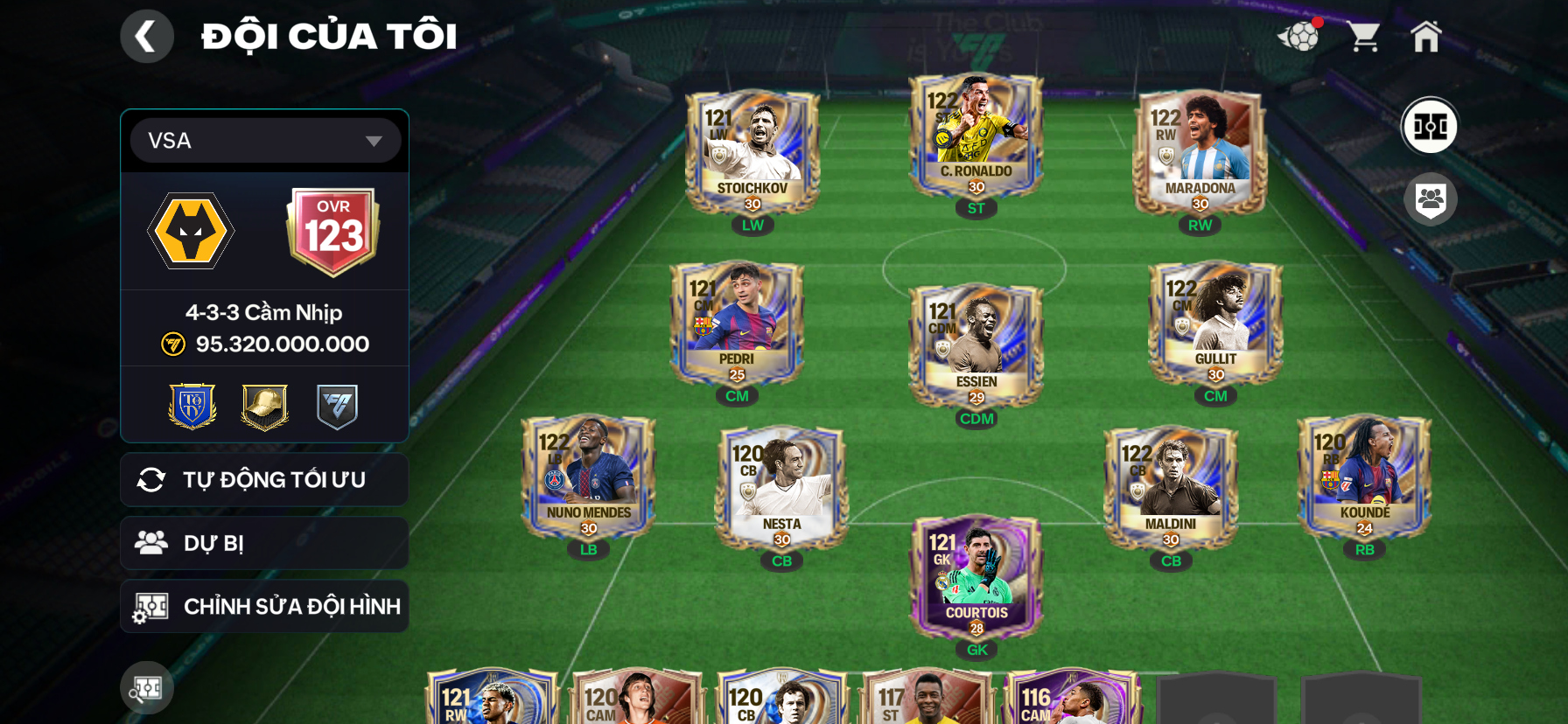Open the shopping cart store

pos(1363,37)
